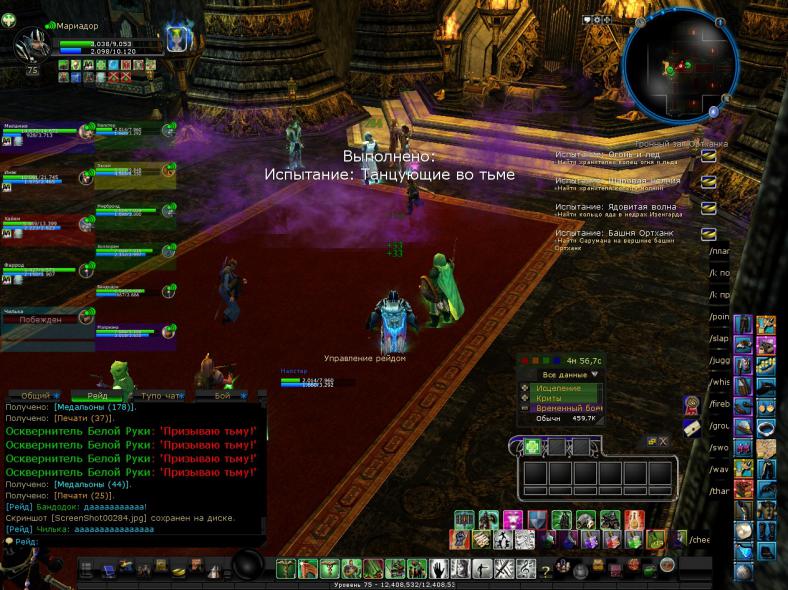The width and height of the screenshot is (788, 590).
Task: Switch to the Общий chat tab
Action: [x=35, y=396]
